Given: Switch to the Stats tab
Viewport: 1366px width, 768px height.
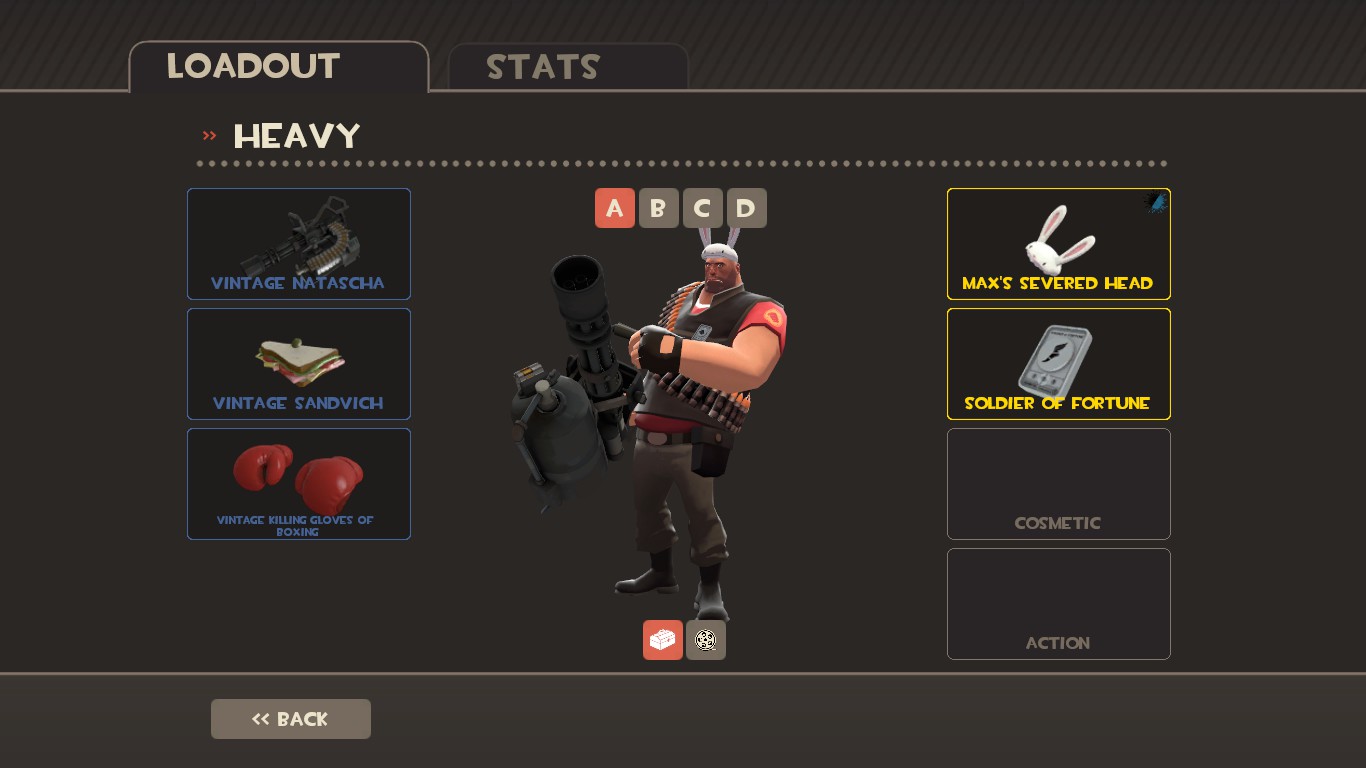Looking at the screenshot, I should click(x=567, y=67).
